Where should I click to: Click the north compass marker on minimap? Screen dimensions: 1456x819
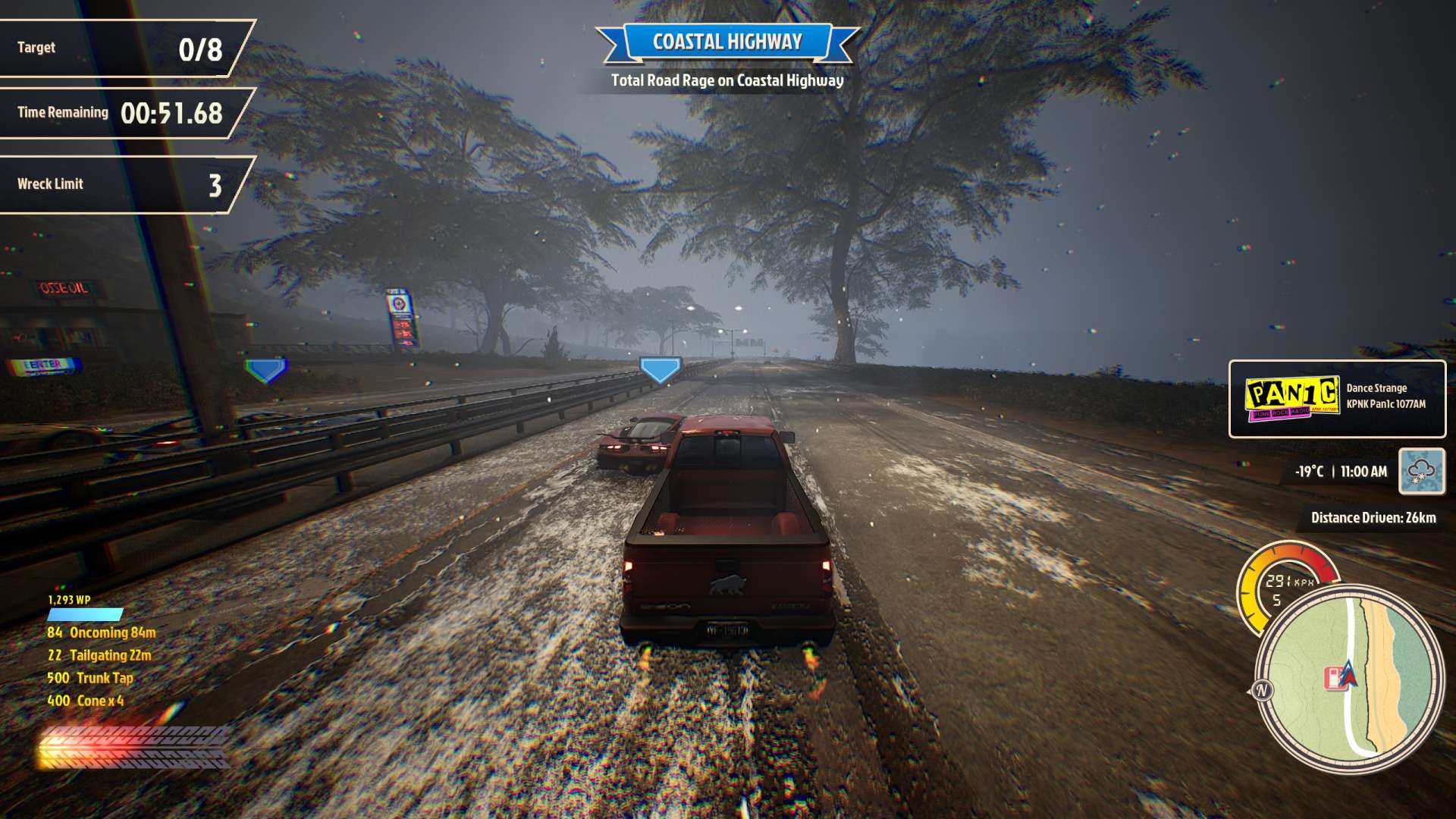coord(1262,690)
